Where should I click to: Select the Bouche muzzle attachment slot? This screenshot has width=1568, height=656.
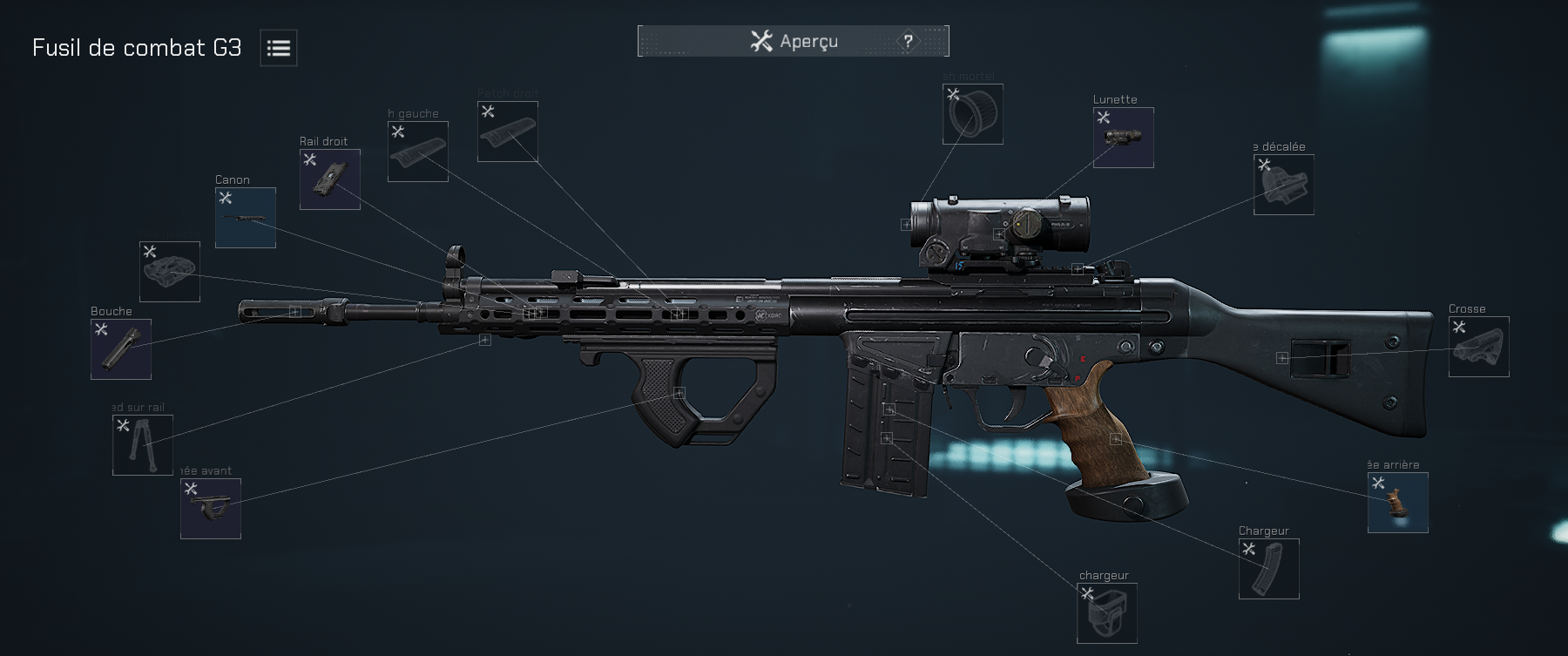coord(120,349)
